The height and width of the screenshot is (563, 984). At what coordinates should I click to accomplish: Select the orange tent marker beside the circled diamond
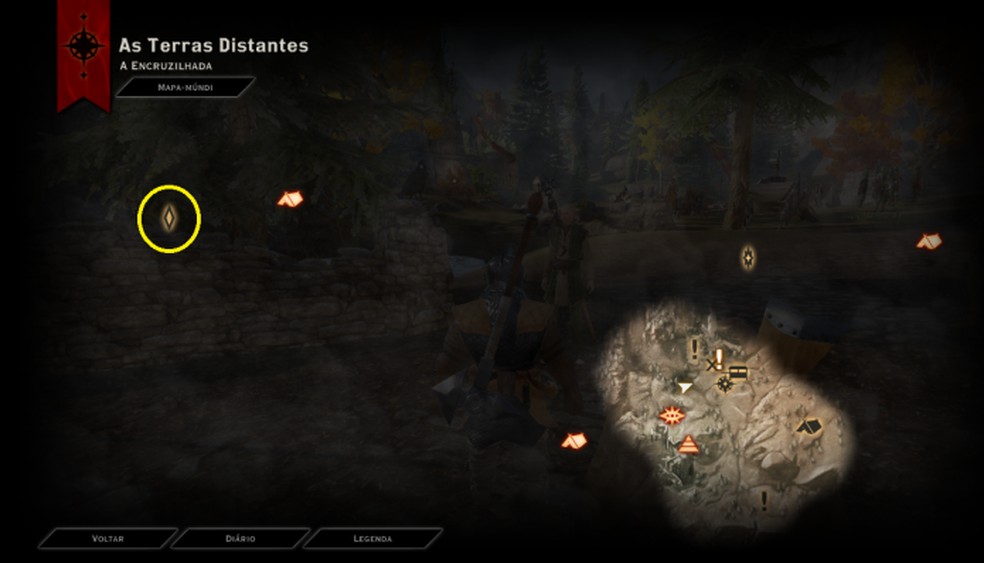[x=290, y=199]
